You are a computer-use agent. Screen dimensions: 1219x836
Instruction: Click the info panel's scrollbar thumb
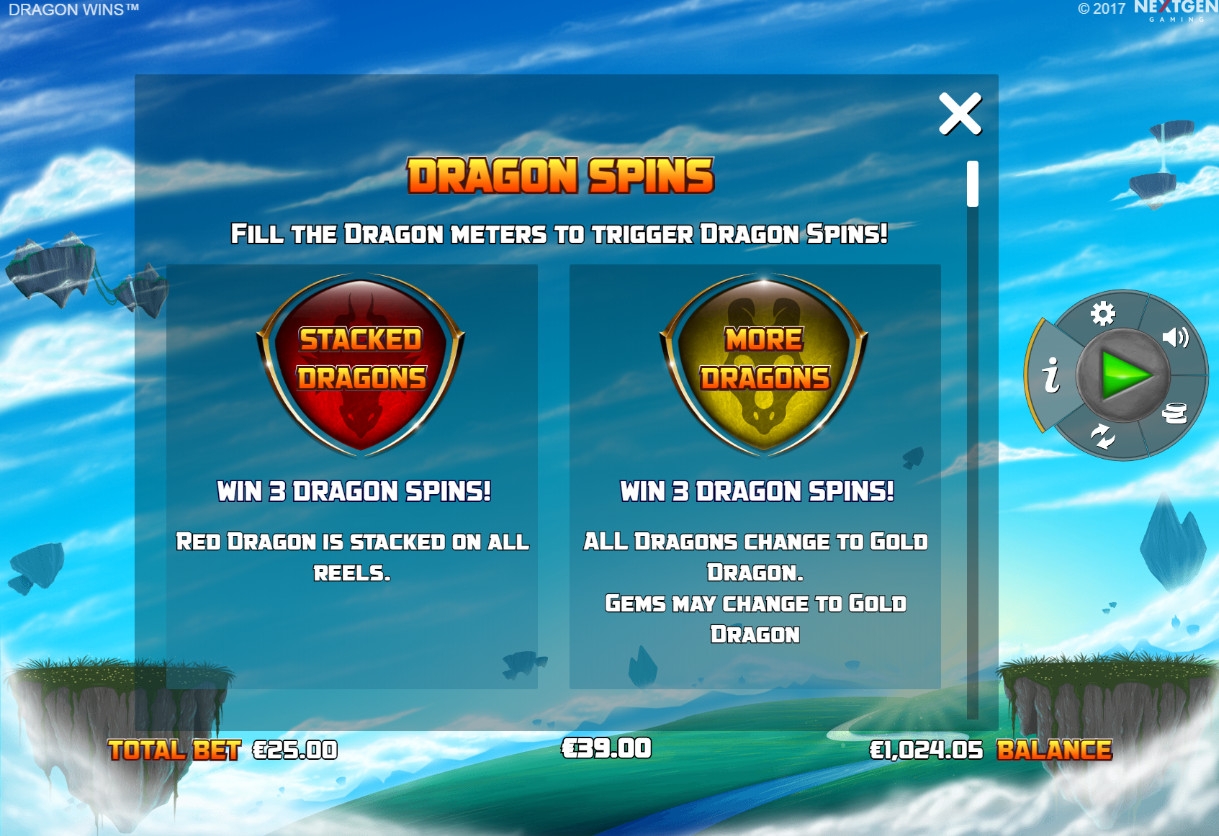[972, 184]
